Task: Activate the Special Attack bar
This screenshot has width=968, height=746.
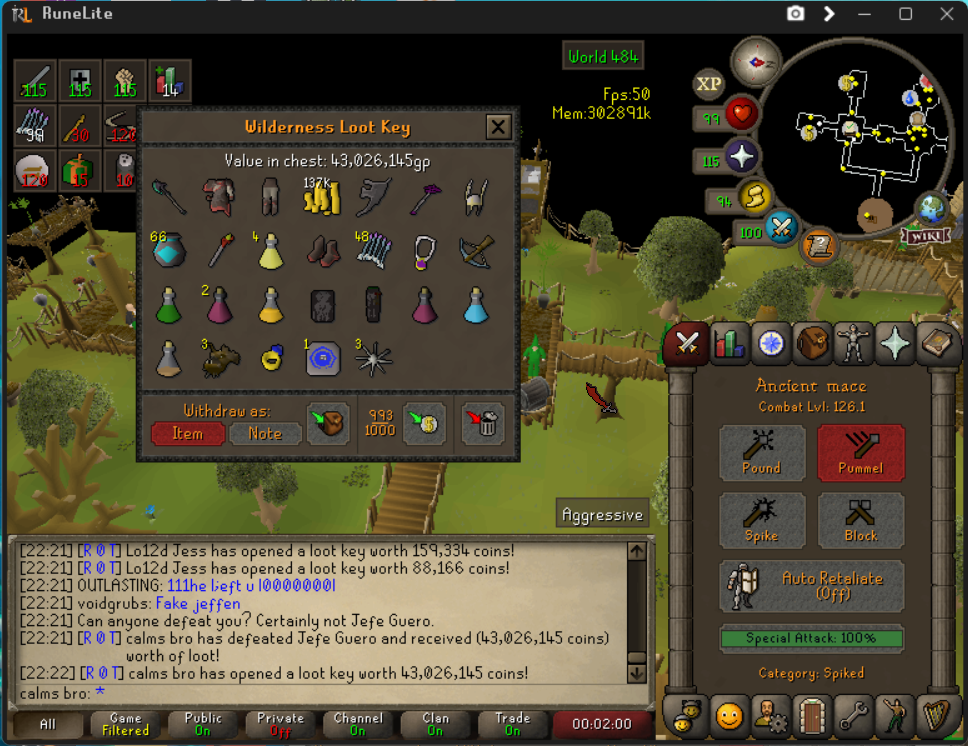Action: click(811, 638)
